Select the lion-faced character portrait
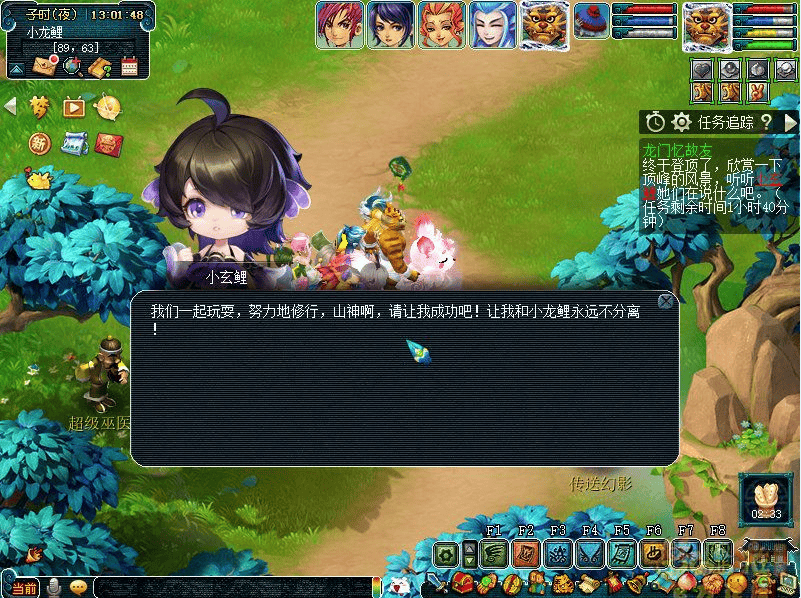The width and height of the screenshot is (801, 598). [545, 24]
